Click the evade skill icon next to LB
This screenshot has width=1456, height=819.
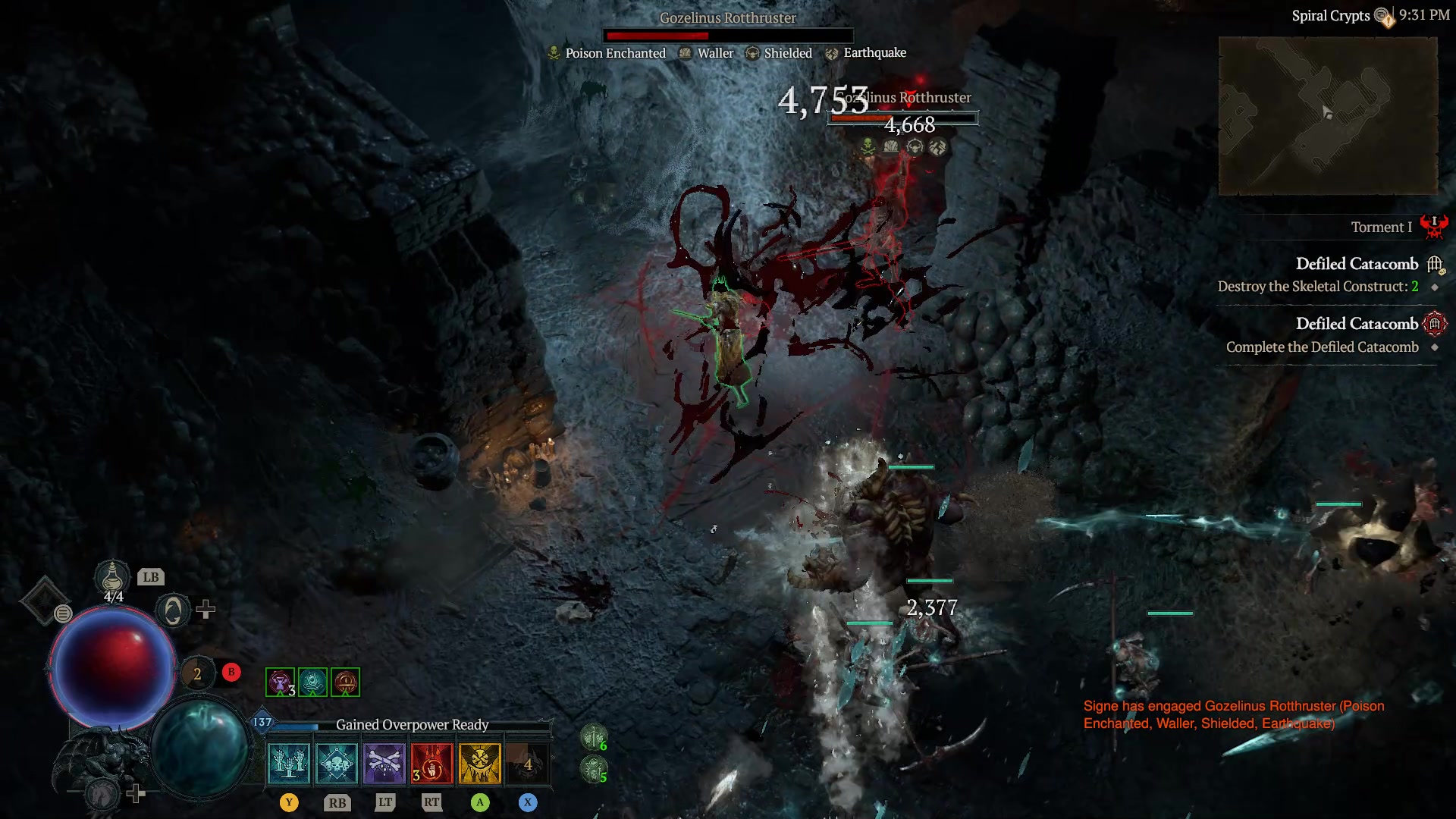pos(172,611)
